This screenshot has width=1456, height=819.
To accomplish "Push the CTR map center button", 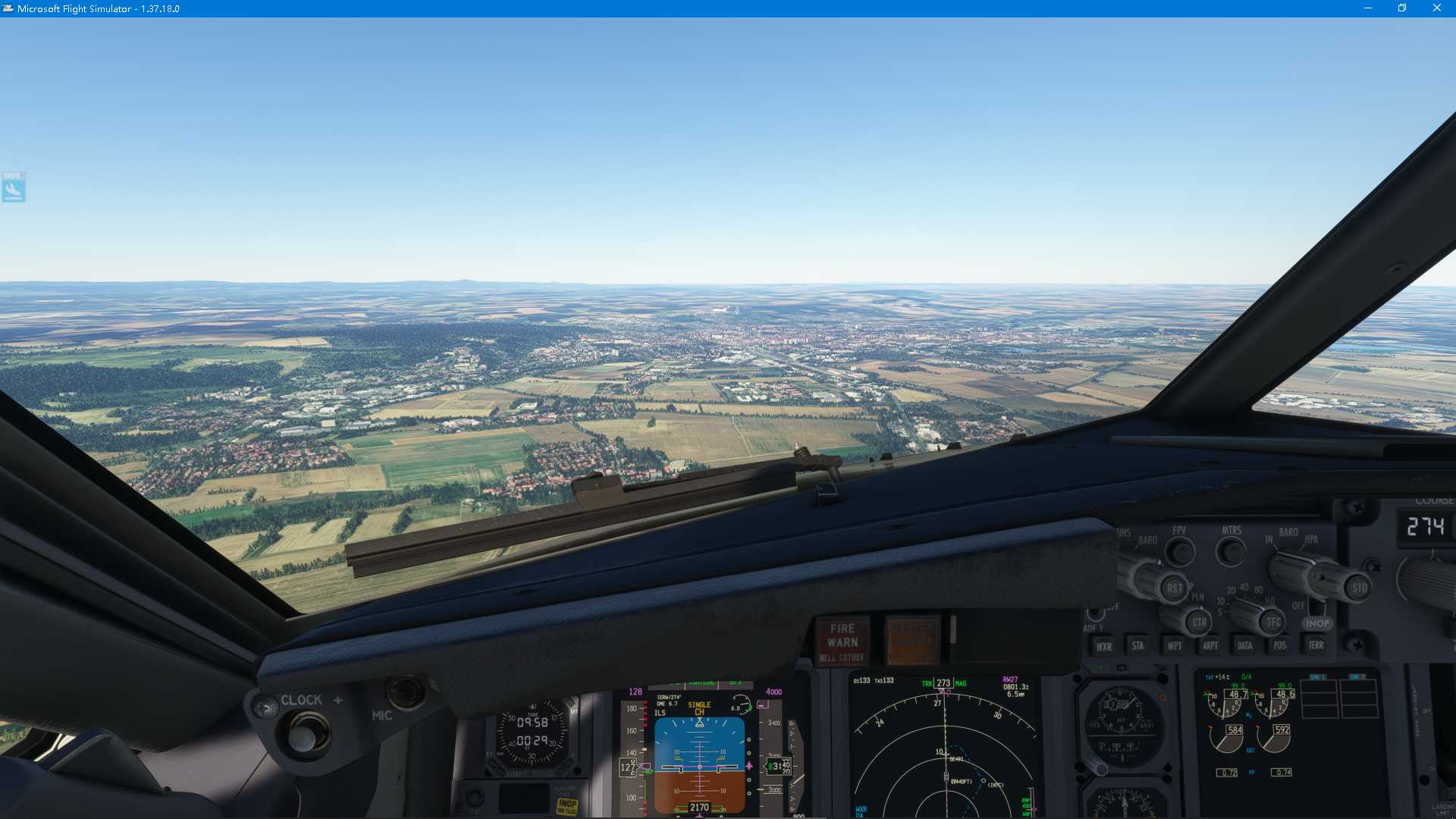I will (1199, 623).
